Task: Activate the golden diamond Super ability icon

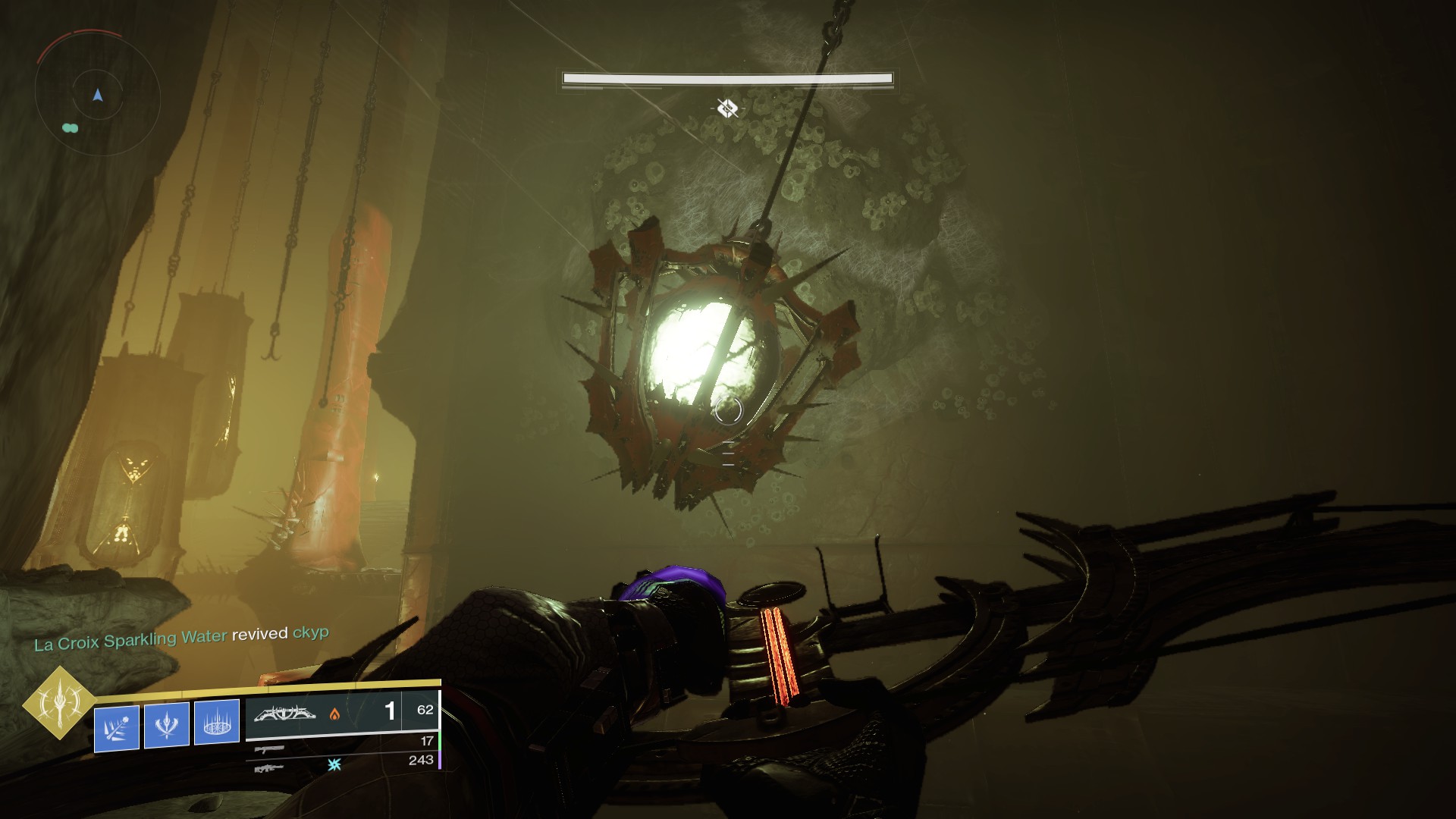Action: 59,703
